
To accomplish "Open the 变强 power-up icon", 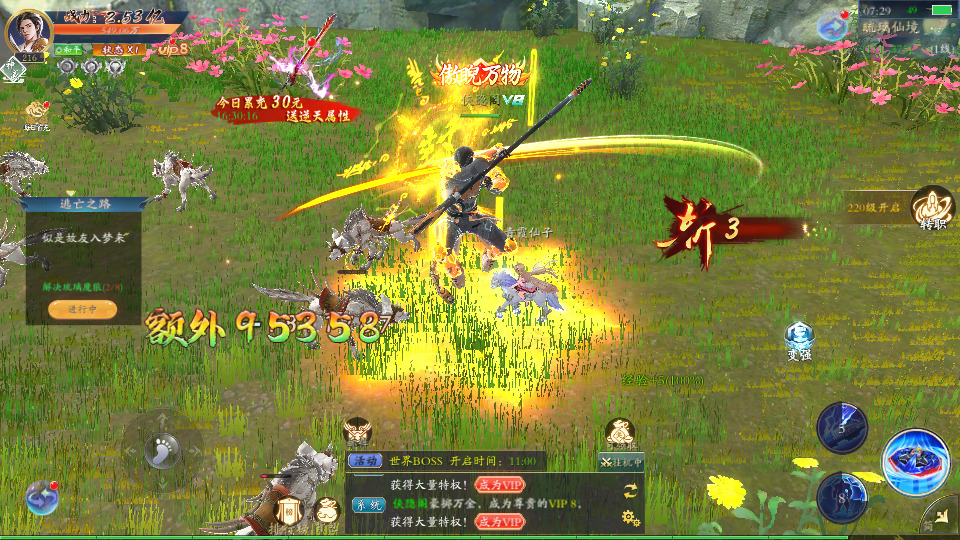I will (x=798, y=339).
